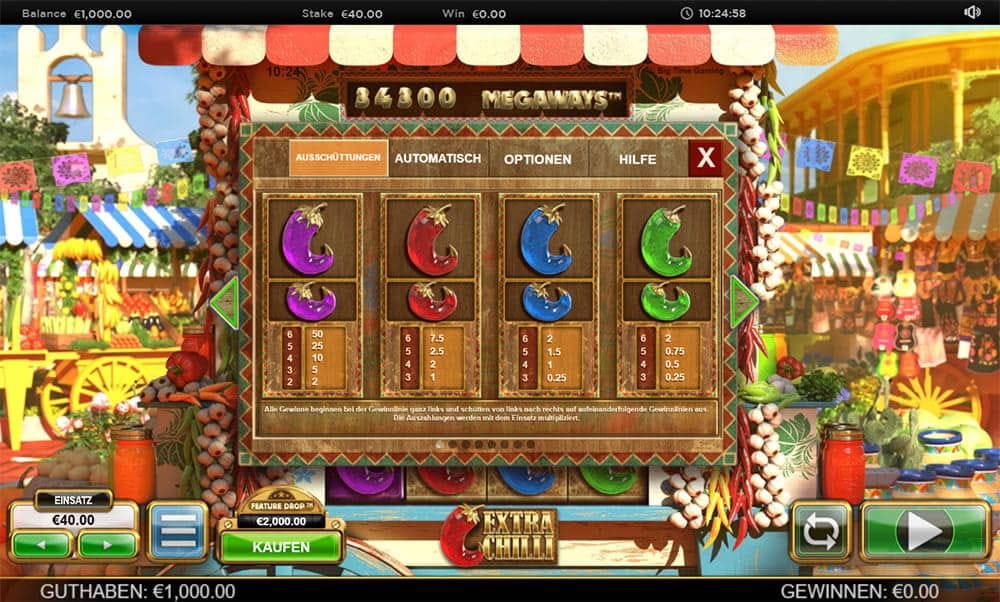Open the hamburger menu button
Viewport: 1000px width, 602px height.
click(x=177, y=531)
